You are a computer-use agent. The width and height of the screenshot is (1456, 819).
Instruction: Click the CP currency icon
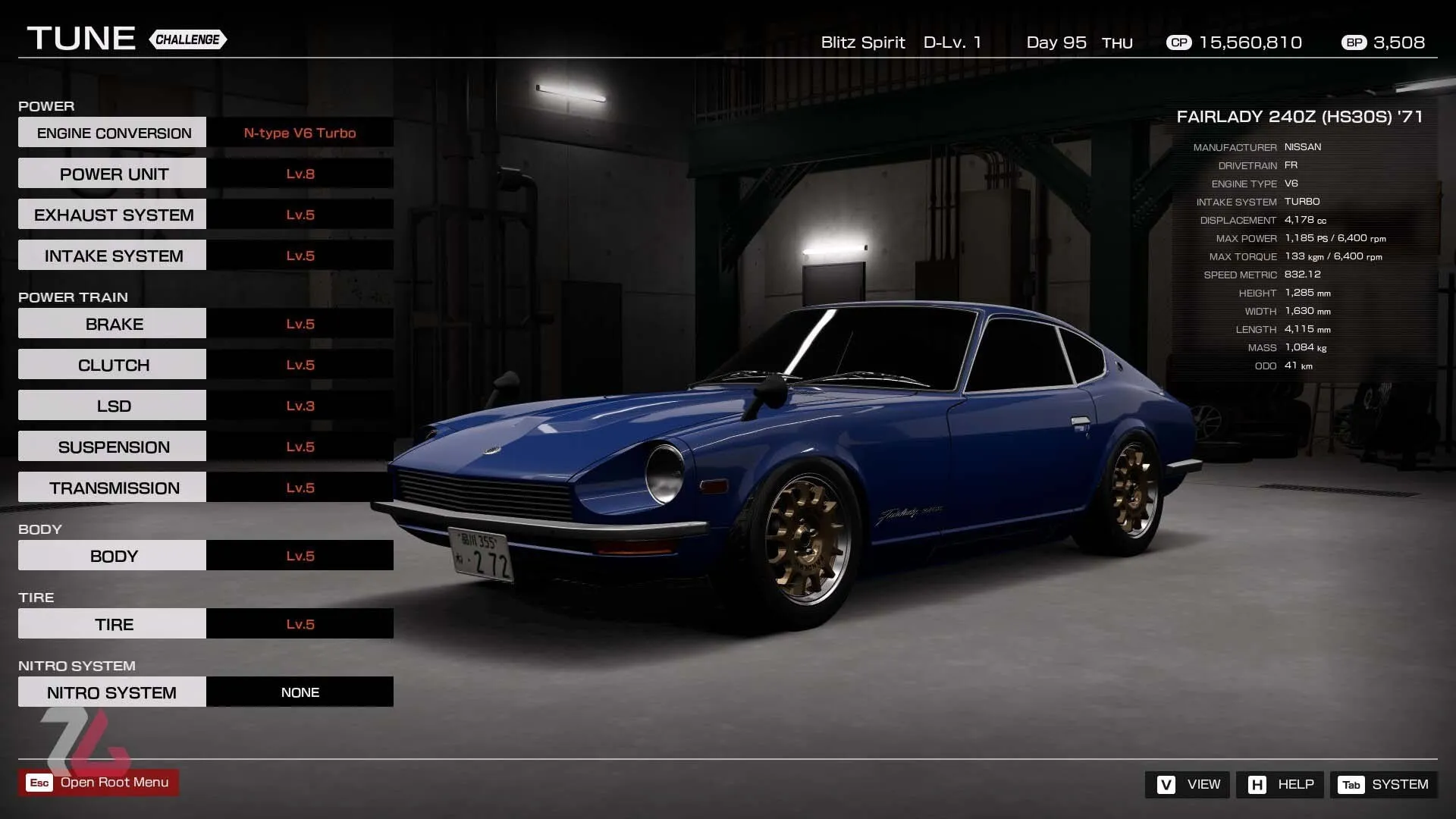1178,42
